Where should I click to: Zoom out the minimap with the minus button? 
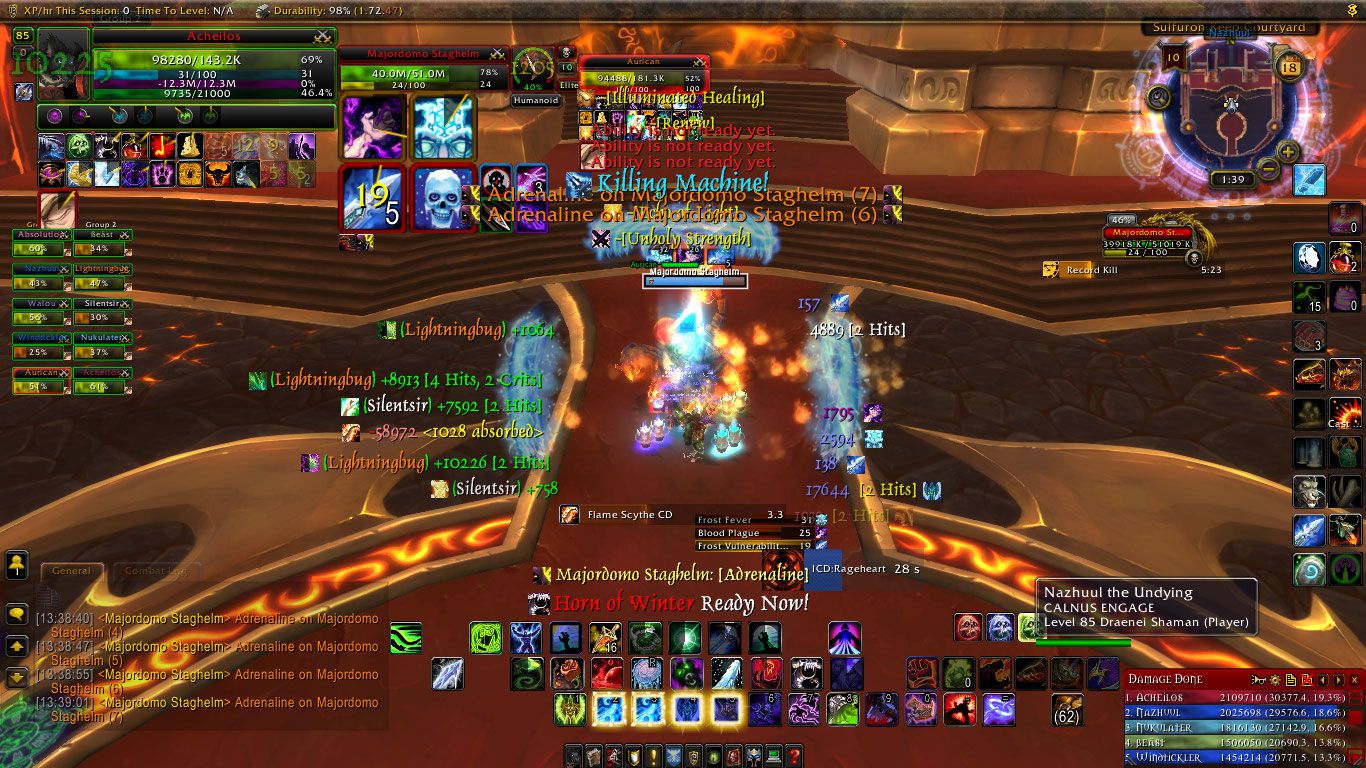click(1267, 168)
